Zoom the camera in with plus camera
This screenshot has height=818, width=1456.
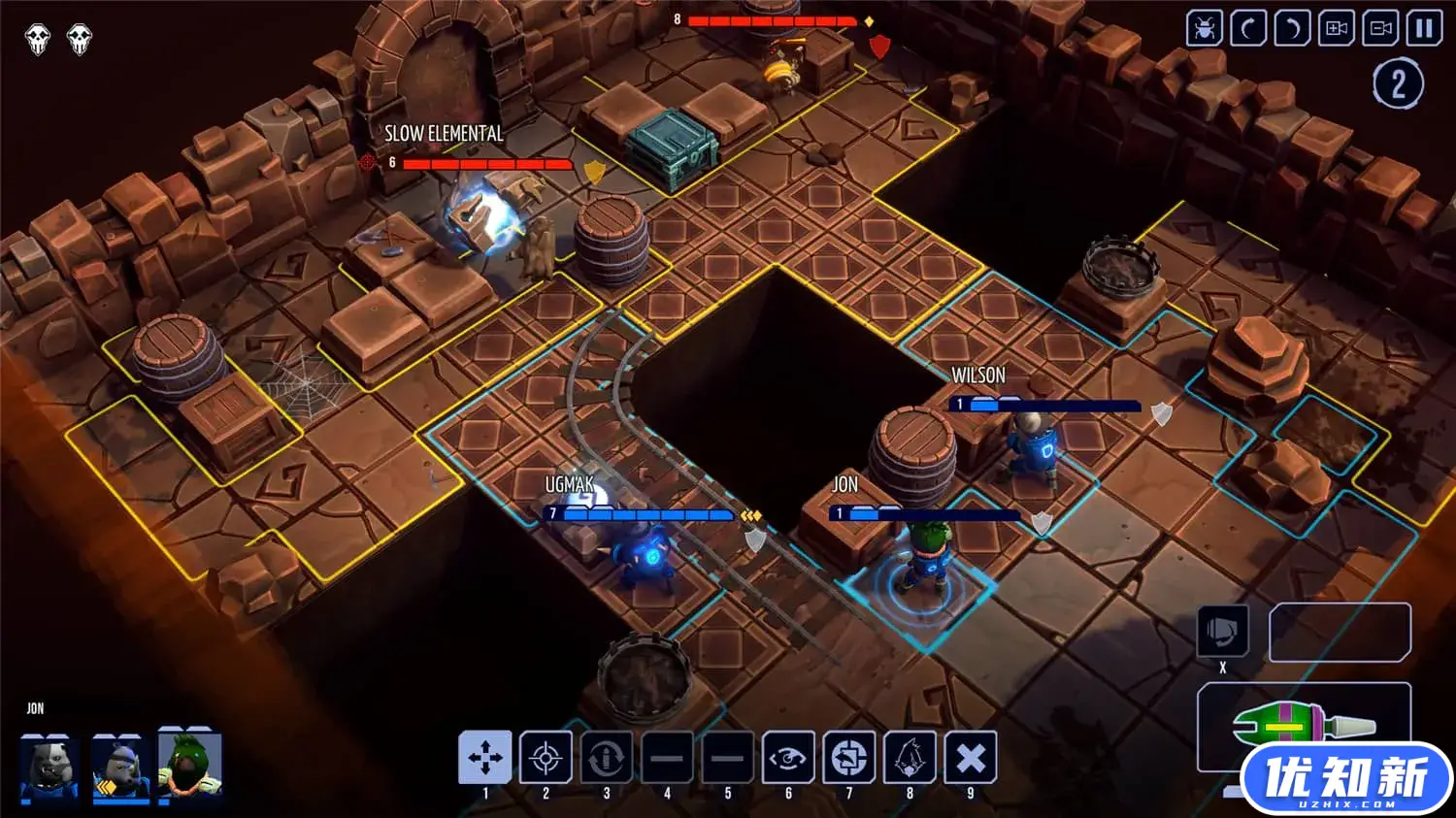coord(1337,28)
